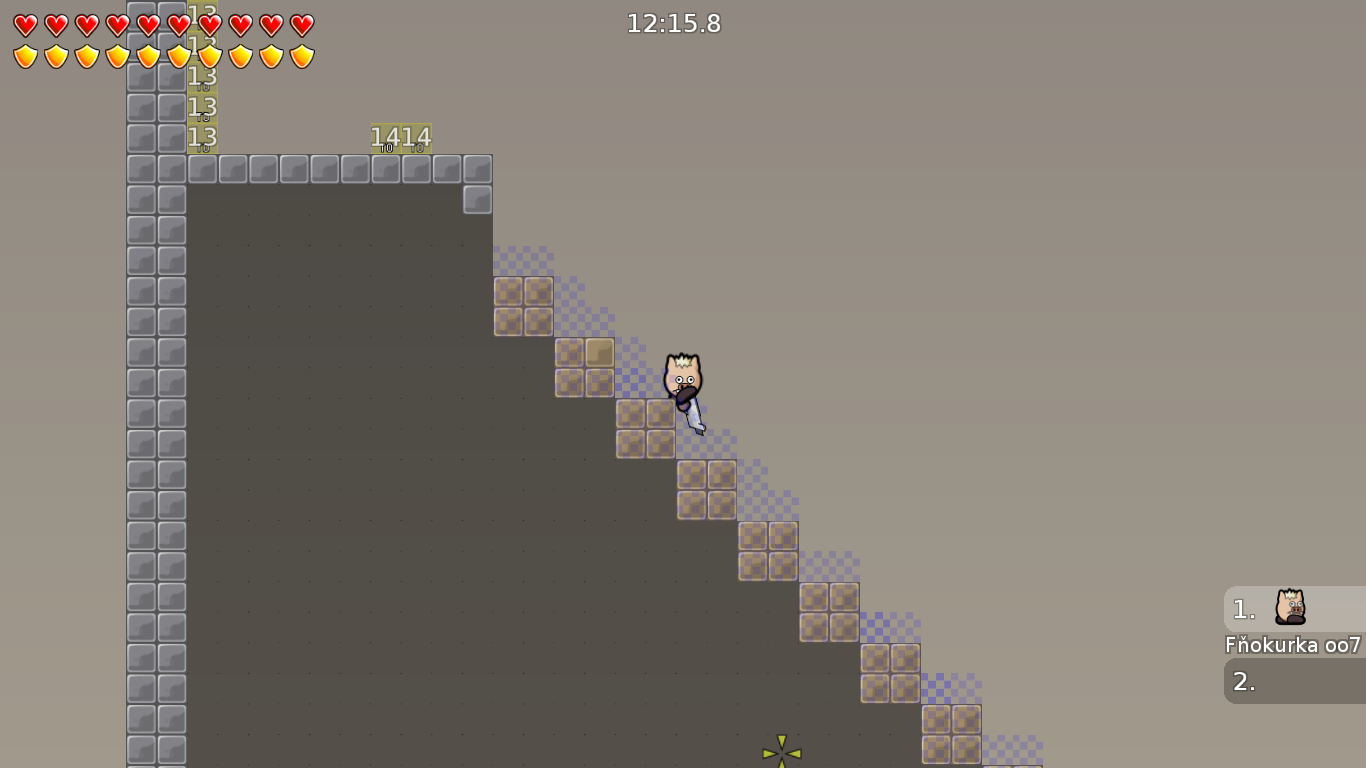The height and width of the screenshot is (768, 1366).
Task: Click the race timer reading 12:15.8
Action: (674, 24)
